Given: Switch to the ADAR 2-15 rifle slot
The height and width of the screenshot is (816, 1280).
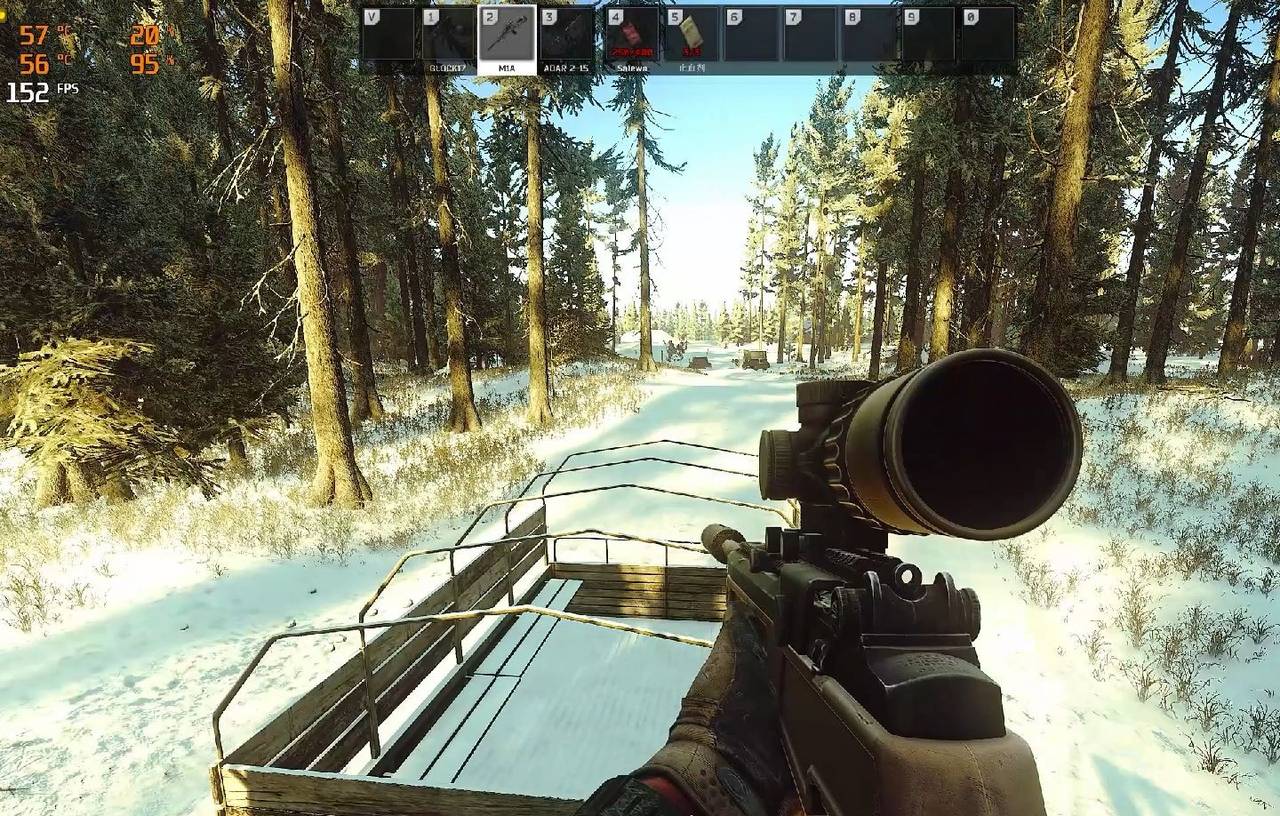Looking at the screenshot, I should 567,34.
